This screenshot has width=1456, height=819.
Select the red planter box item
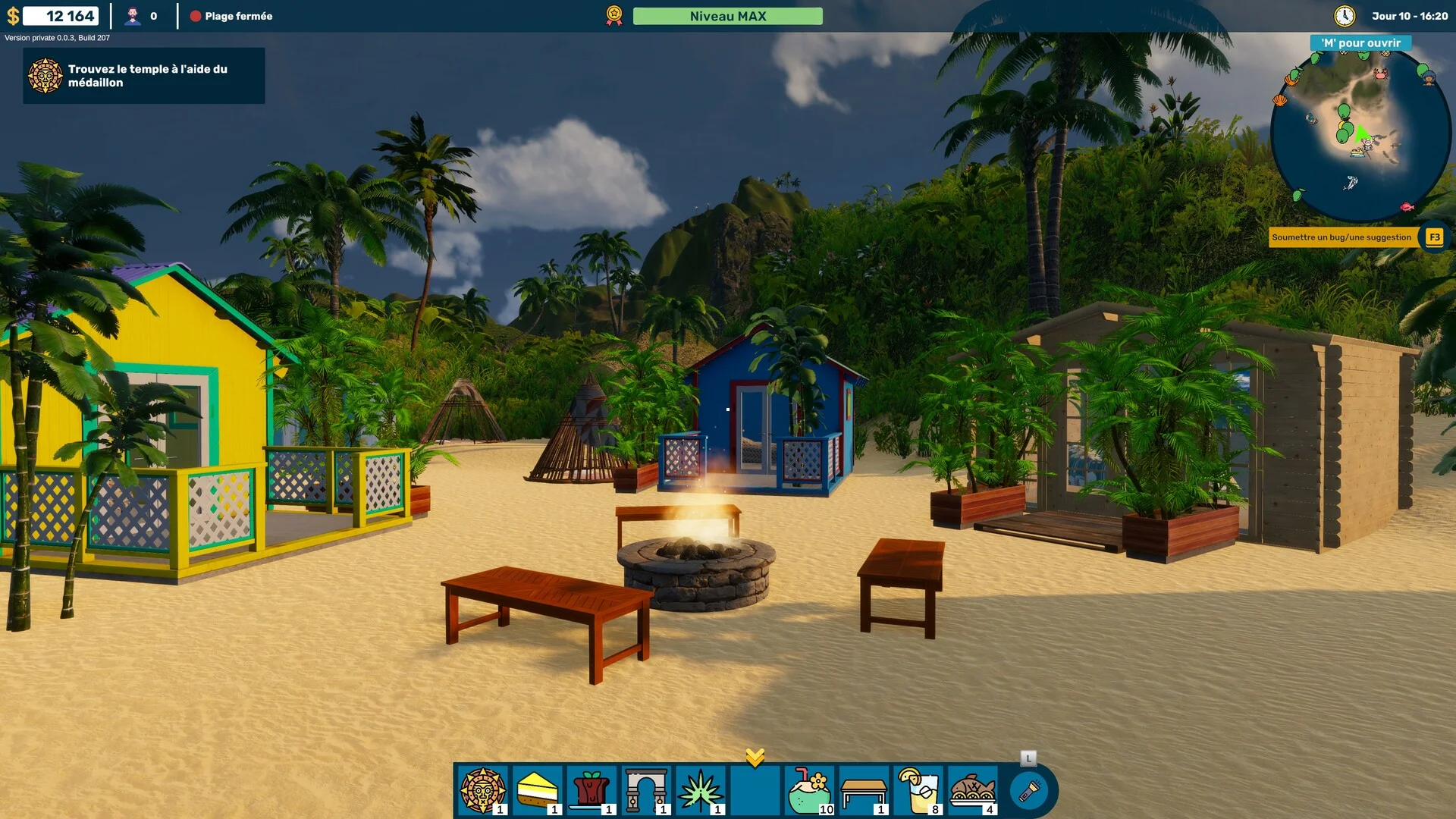(591, 790)
